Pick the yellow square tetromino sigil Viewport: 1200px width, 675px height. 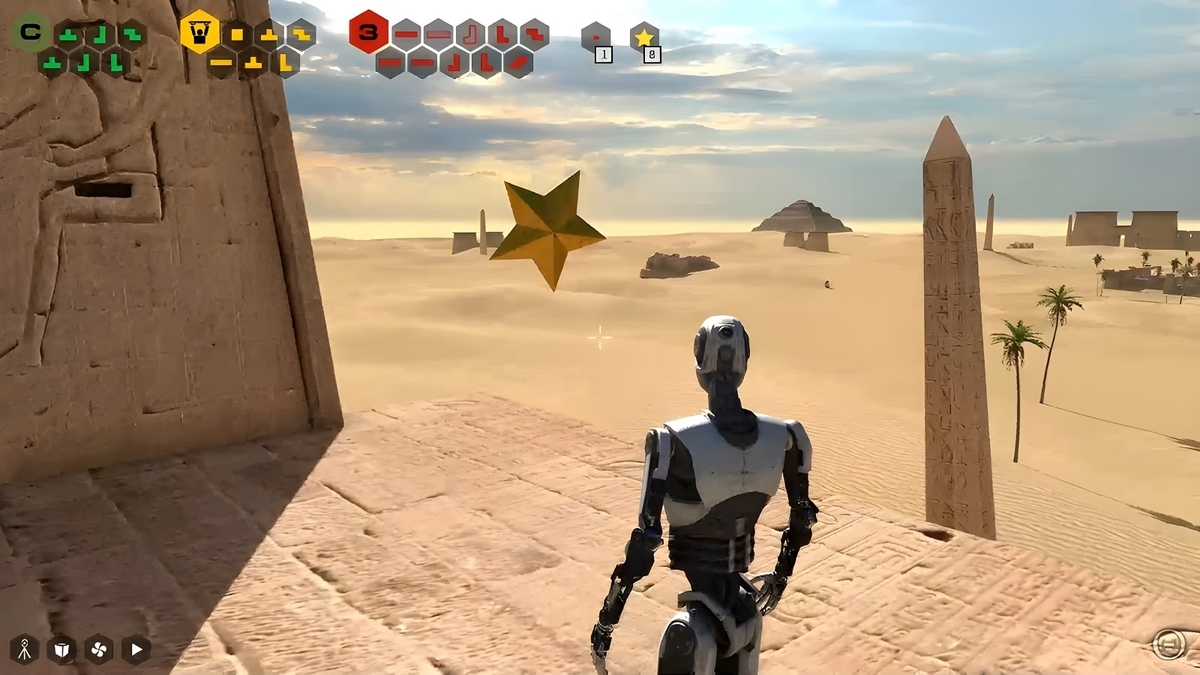tap(237, 35)
